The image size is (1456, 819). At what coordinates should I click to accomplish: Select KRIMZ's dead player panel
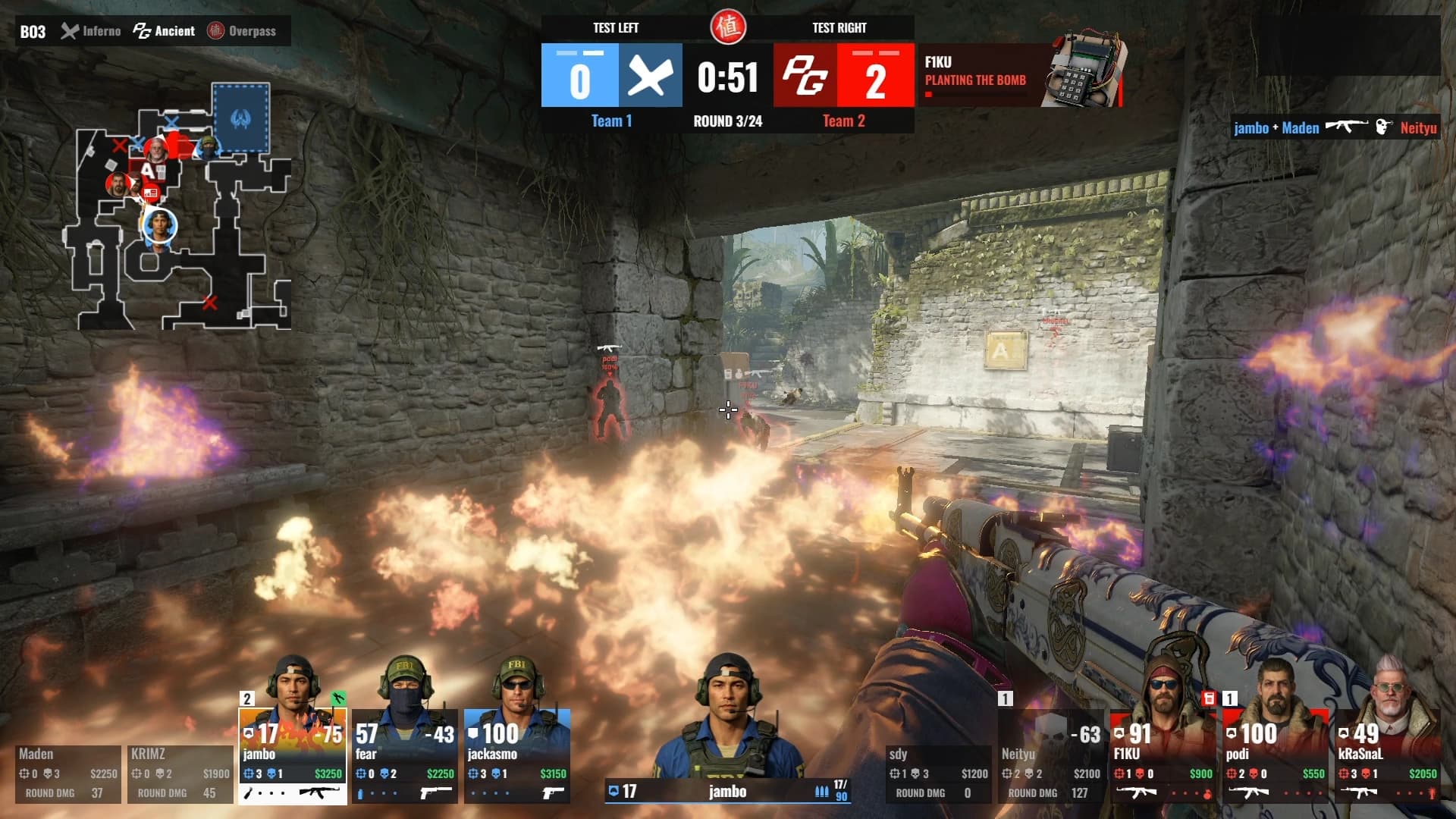point(180,773)
